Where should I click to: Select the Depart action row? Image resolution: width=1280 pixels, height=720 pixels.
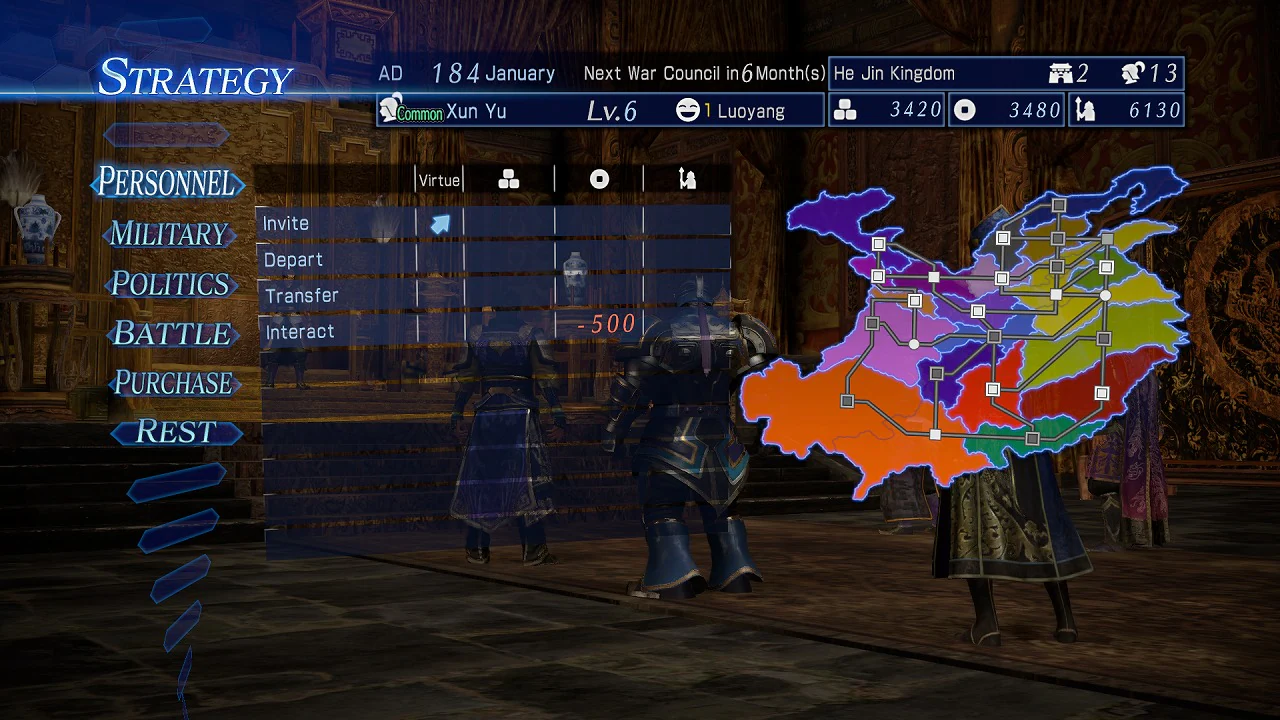(336, 260)
